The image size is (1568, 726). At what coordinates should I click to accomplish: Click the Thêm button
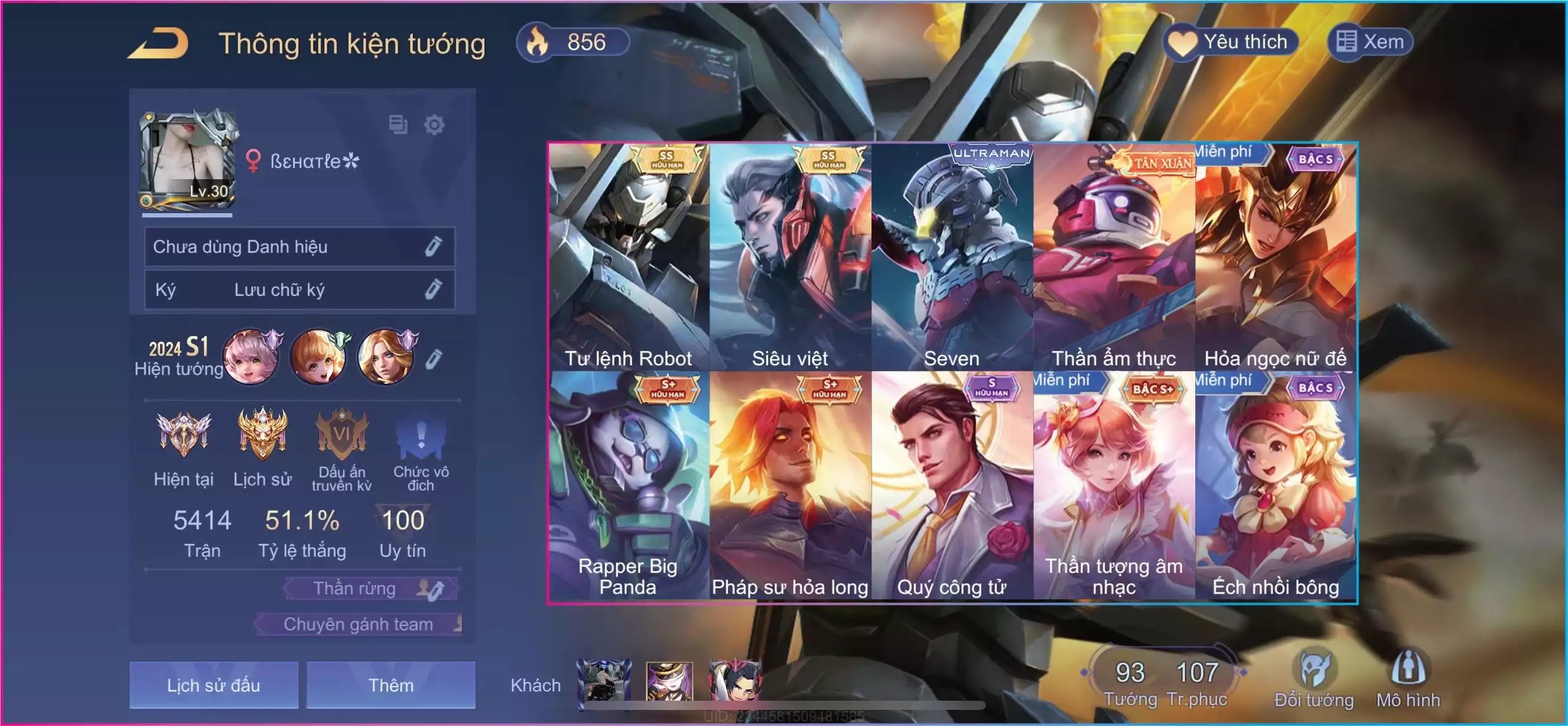(391, 685)
